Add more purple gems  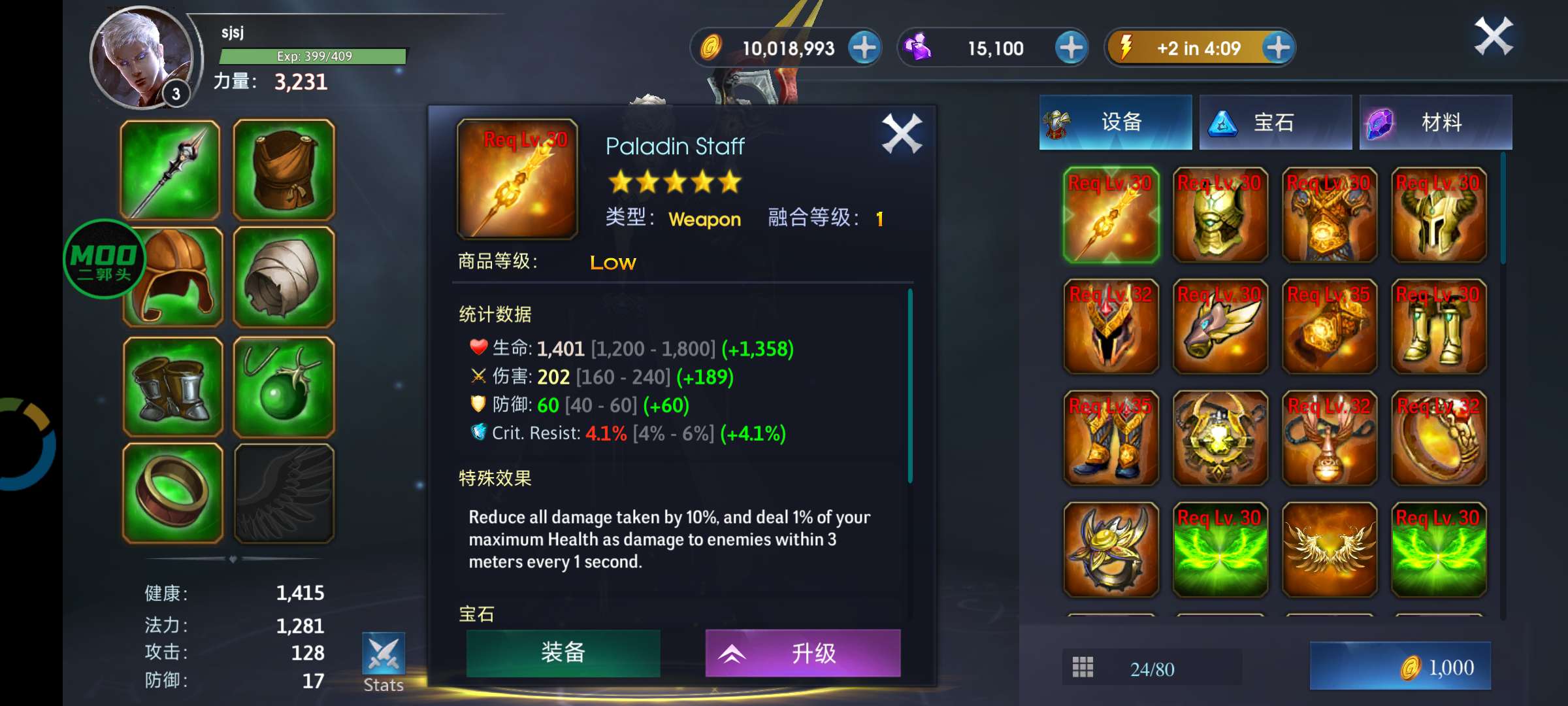1071,48
